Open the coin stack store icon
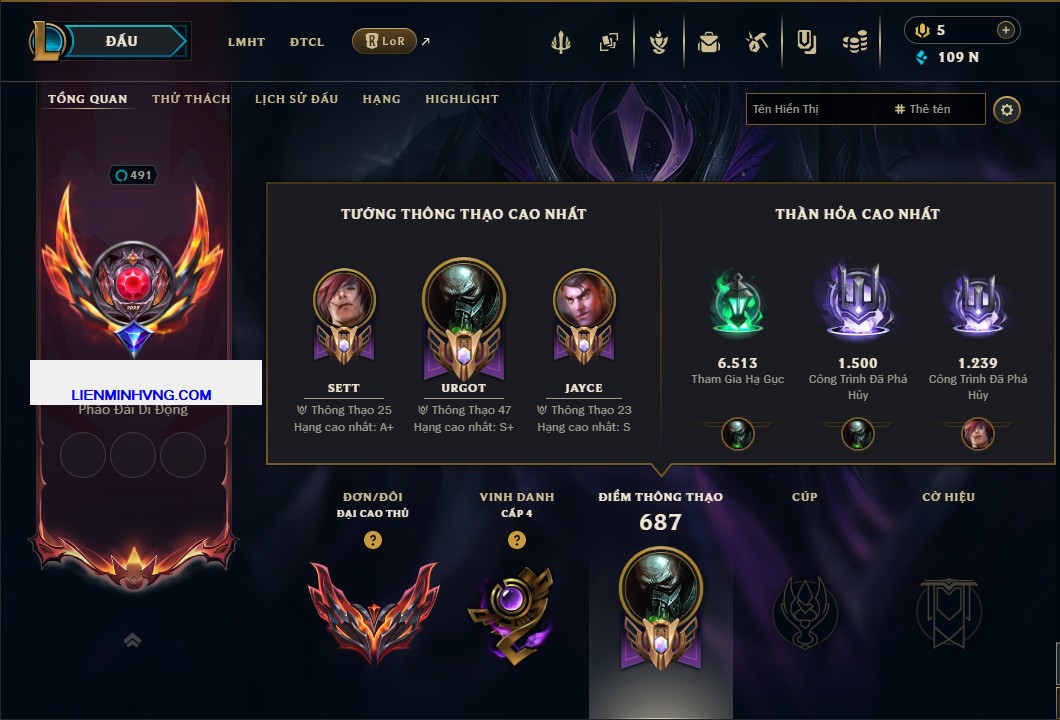 (x=855, y=42)
